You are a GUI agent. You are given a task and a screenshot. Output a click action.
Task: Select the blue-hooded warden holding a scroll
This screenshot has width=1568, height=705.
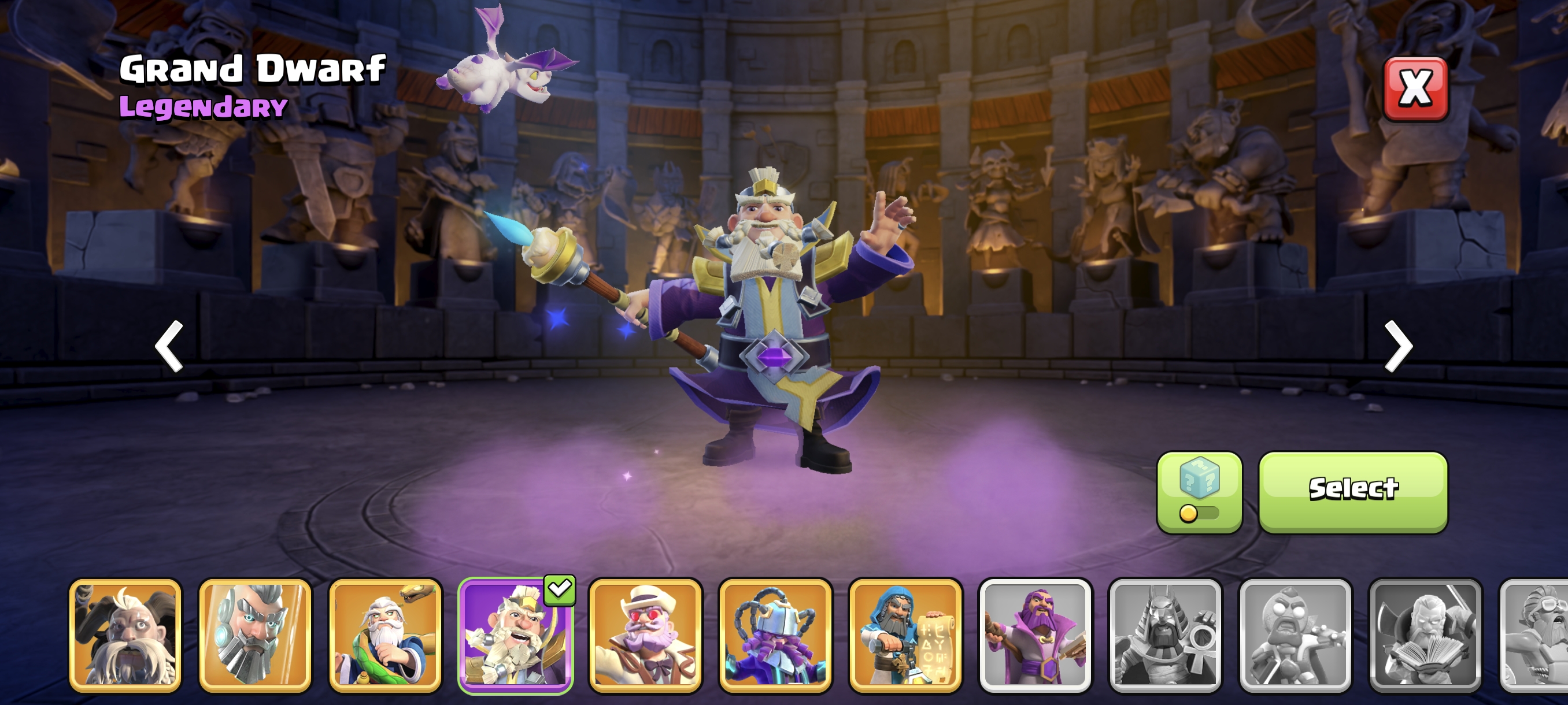pyautogui.click(x=905, y=635)
